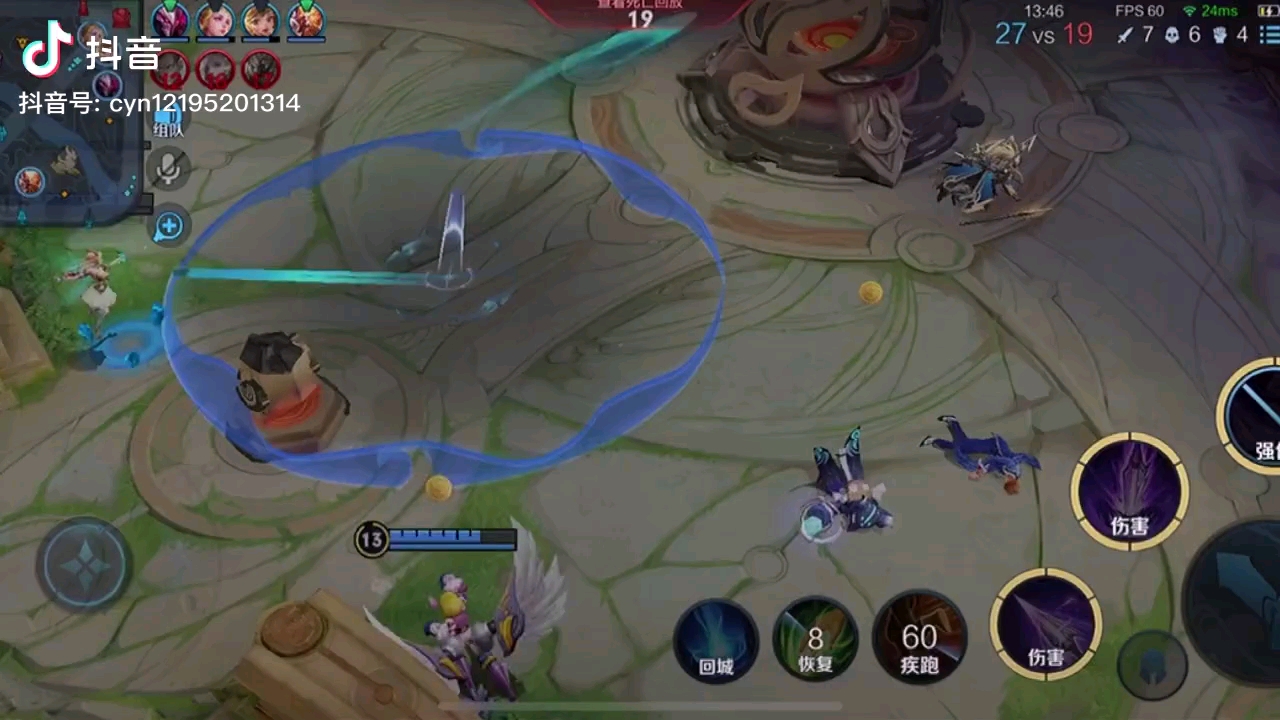The image size is (1280, 720).
Task: Open the 查看死亡回放 death replay
Action: (x=640, y=12)
